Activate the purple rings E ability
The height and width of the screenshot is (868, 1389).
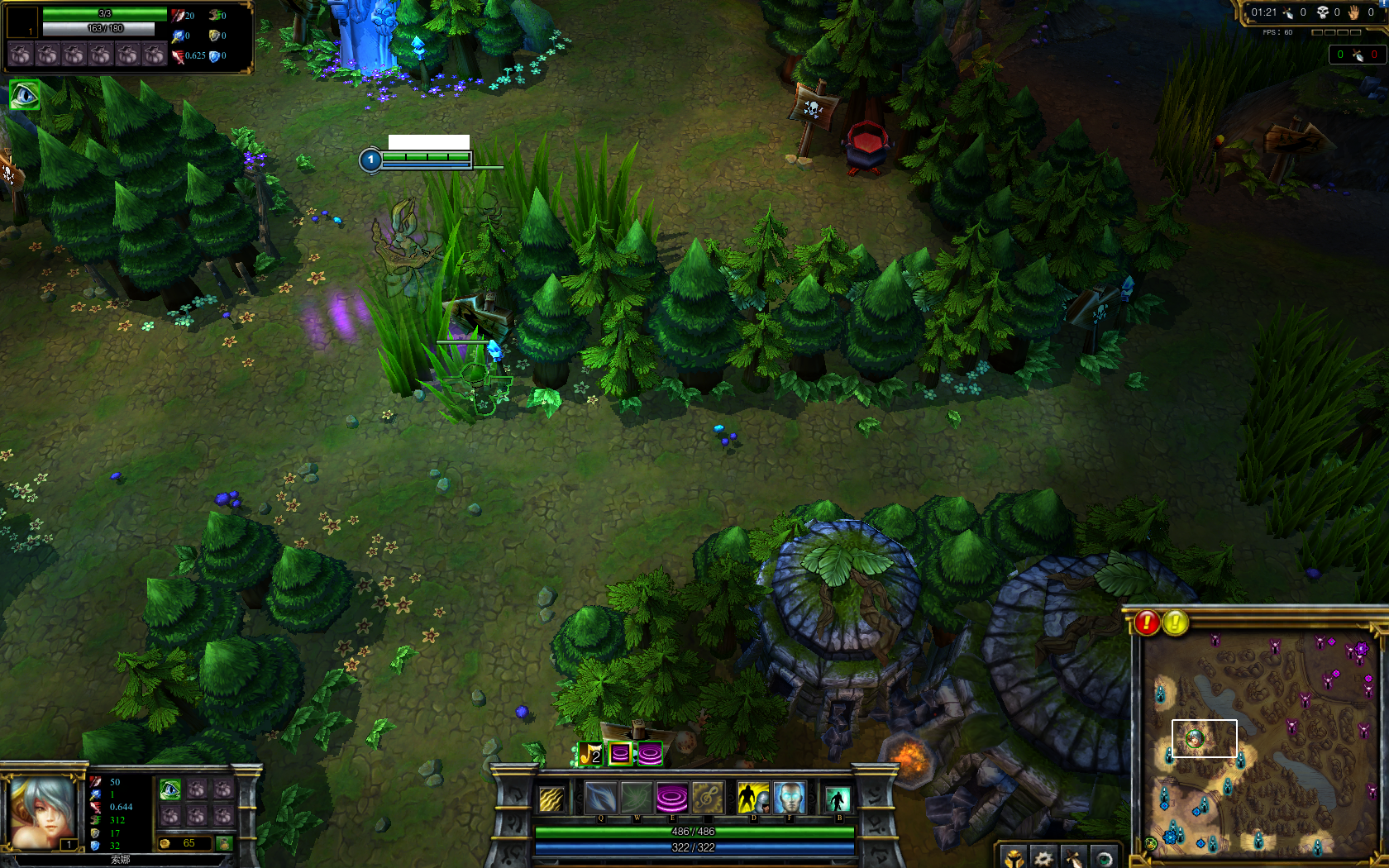click(x=671, y=799)
